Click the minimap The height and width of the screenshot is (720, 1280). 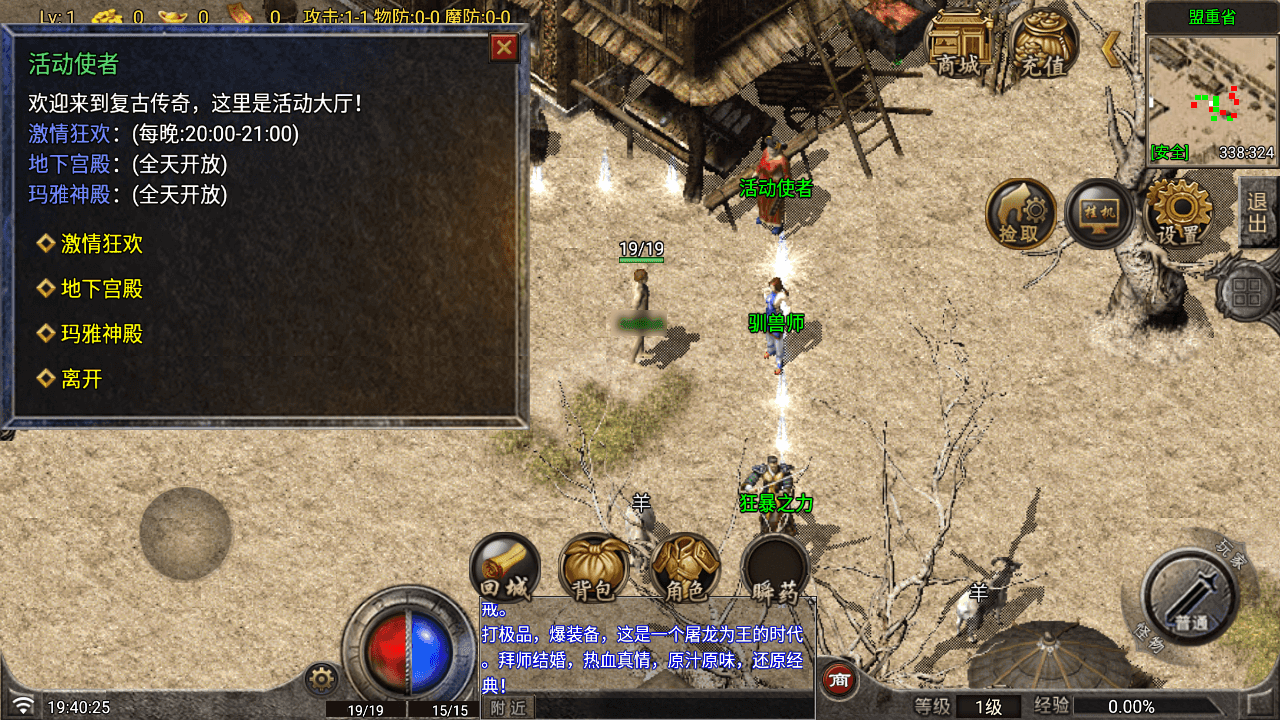[x=1211, y=98]
